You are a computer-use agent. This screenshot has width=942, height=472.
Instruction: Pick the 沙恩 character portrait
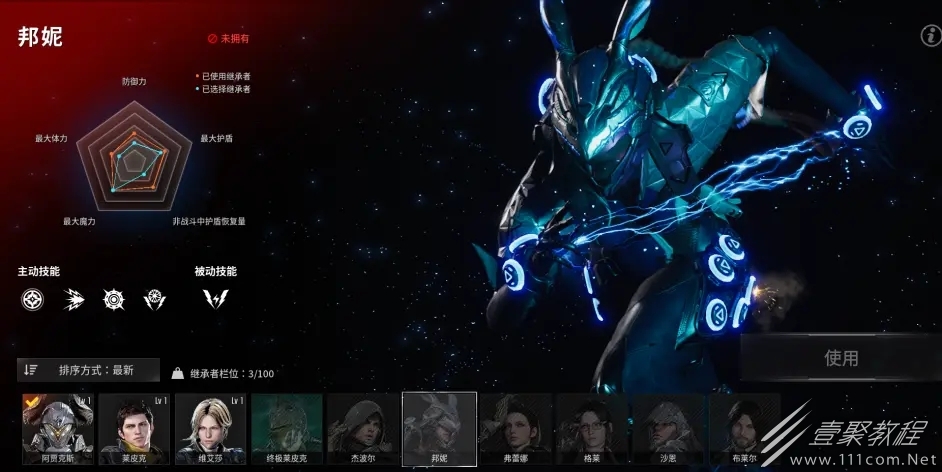pyautogui.click(x=668, y=428)
